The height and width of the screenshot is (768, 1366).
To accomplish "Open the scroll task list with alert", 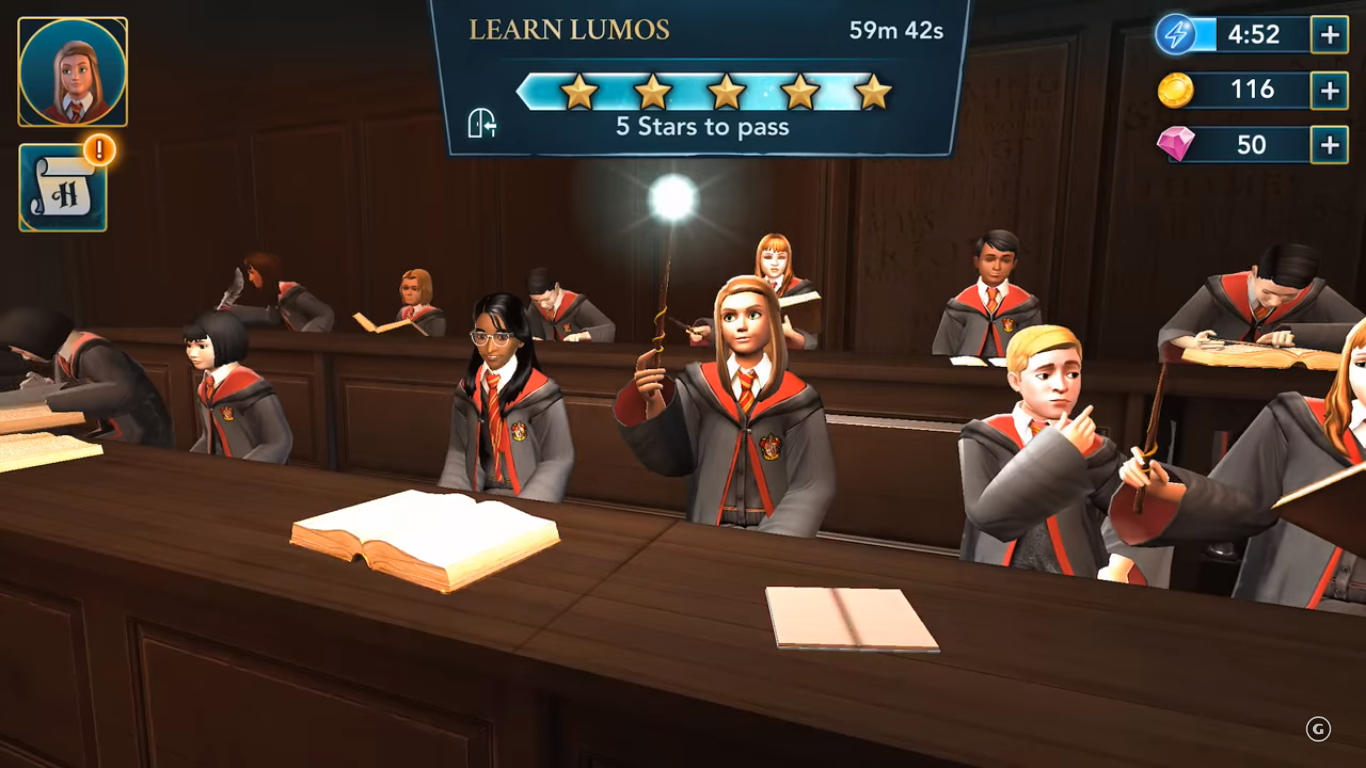I will 63,189.
